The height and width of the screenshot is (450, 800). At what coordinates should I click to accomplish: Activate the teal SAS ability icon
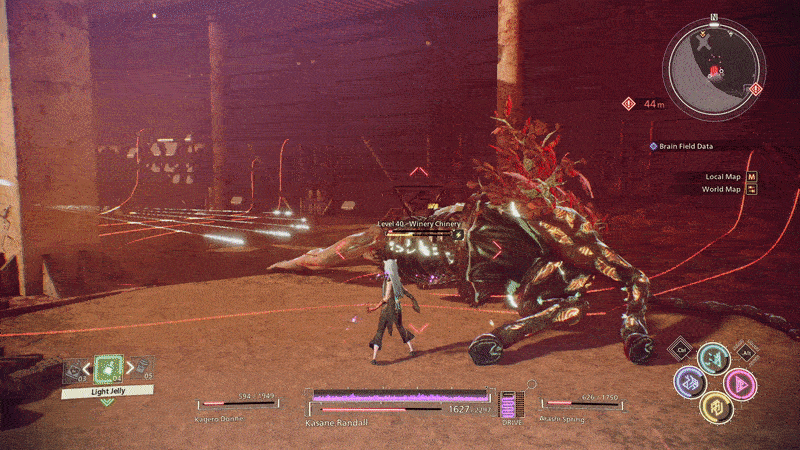[712, 357]
